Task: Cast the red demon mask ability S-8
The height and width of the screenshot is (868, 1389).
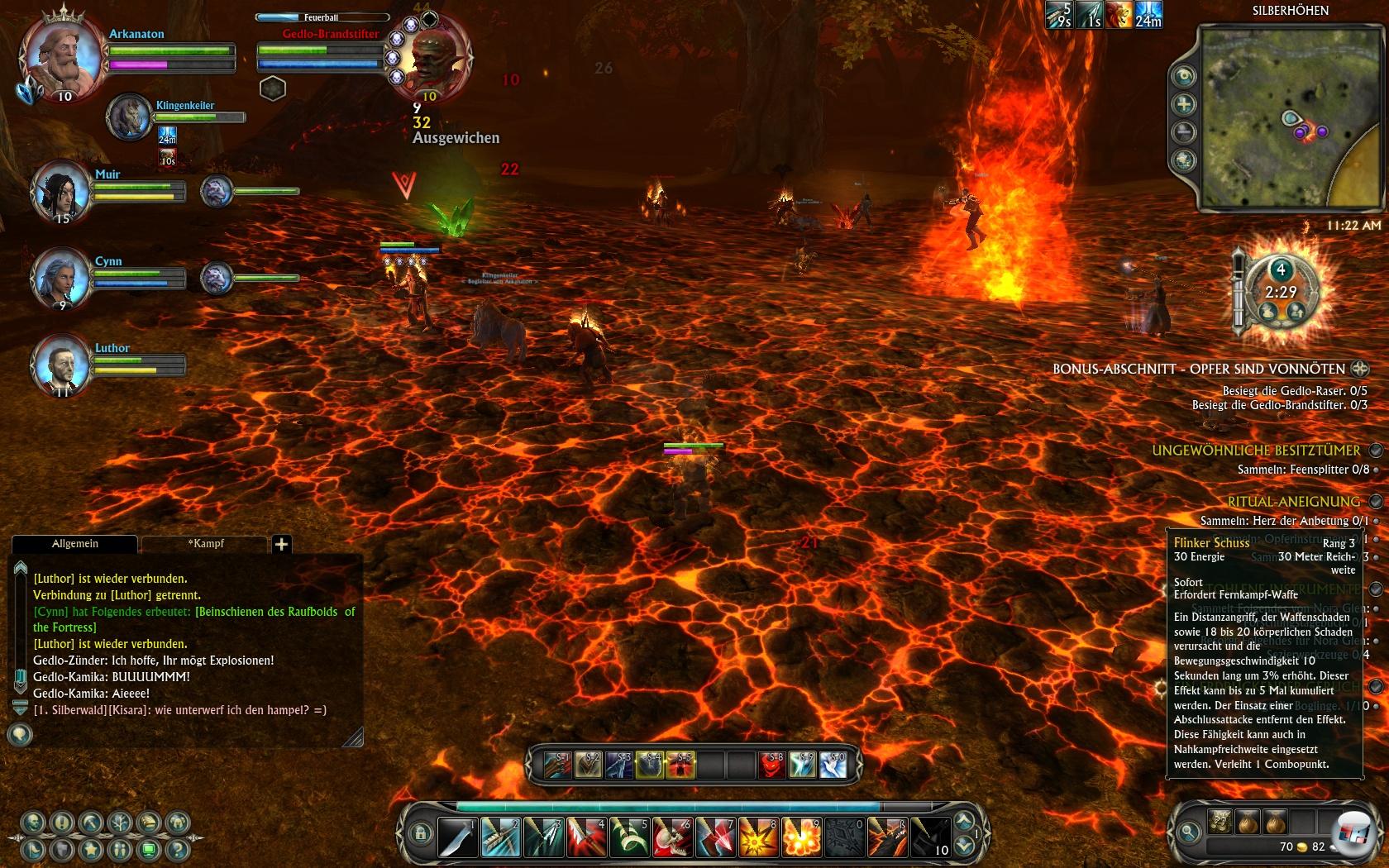Action: (x=771, y=765)
